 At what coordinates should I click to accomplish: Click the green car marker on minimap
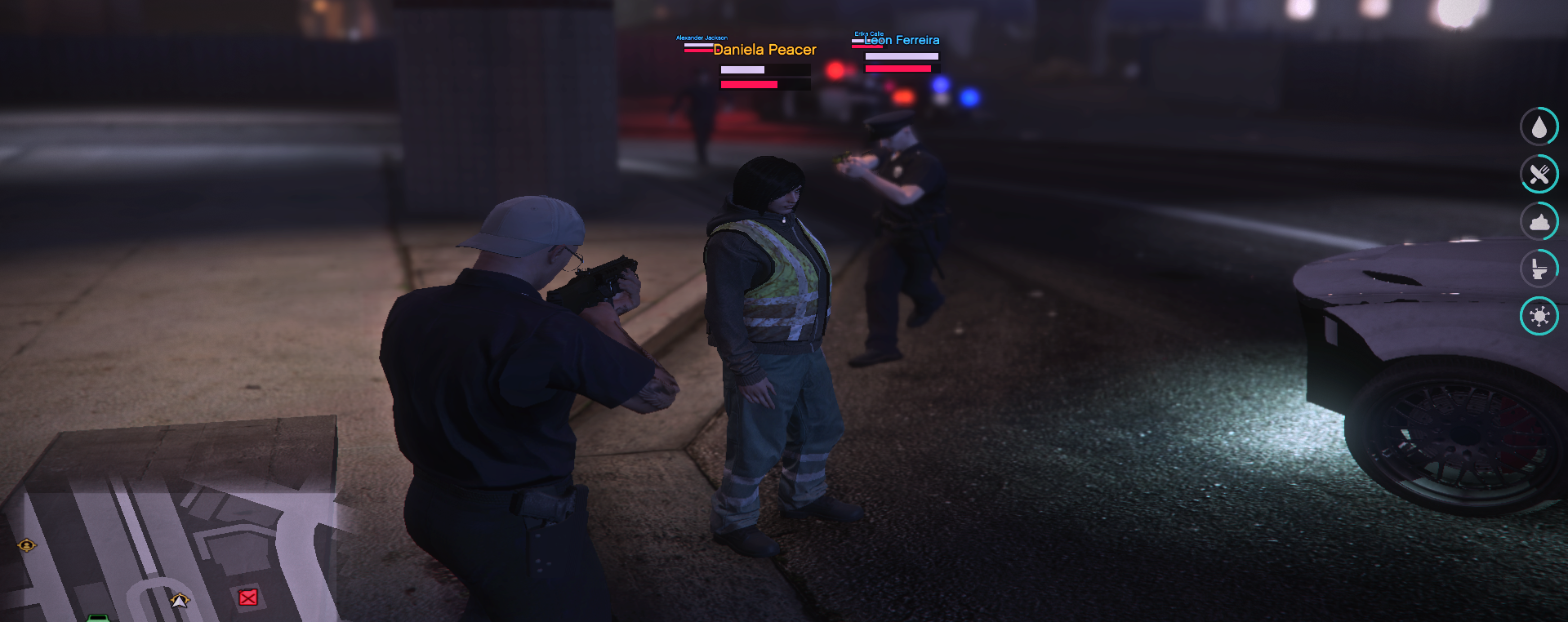coord(98,617)
